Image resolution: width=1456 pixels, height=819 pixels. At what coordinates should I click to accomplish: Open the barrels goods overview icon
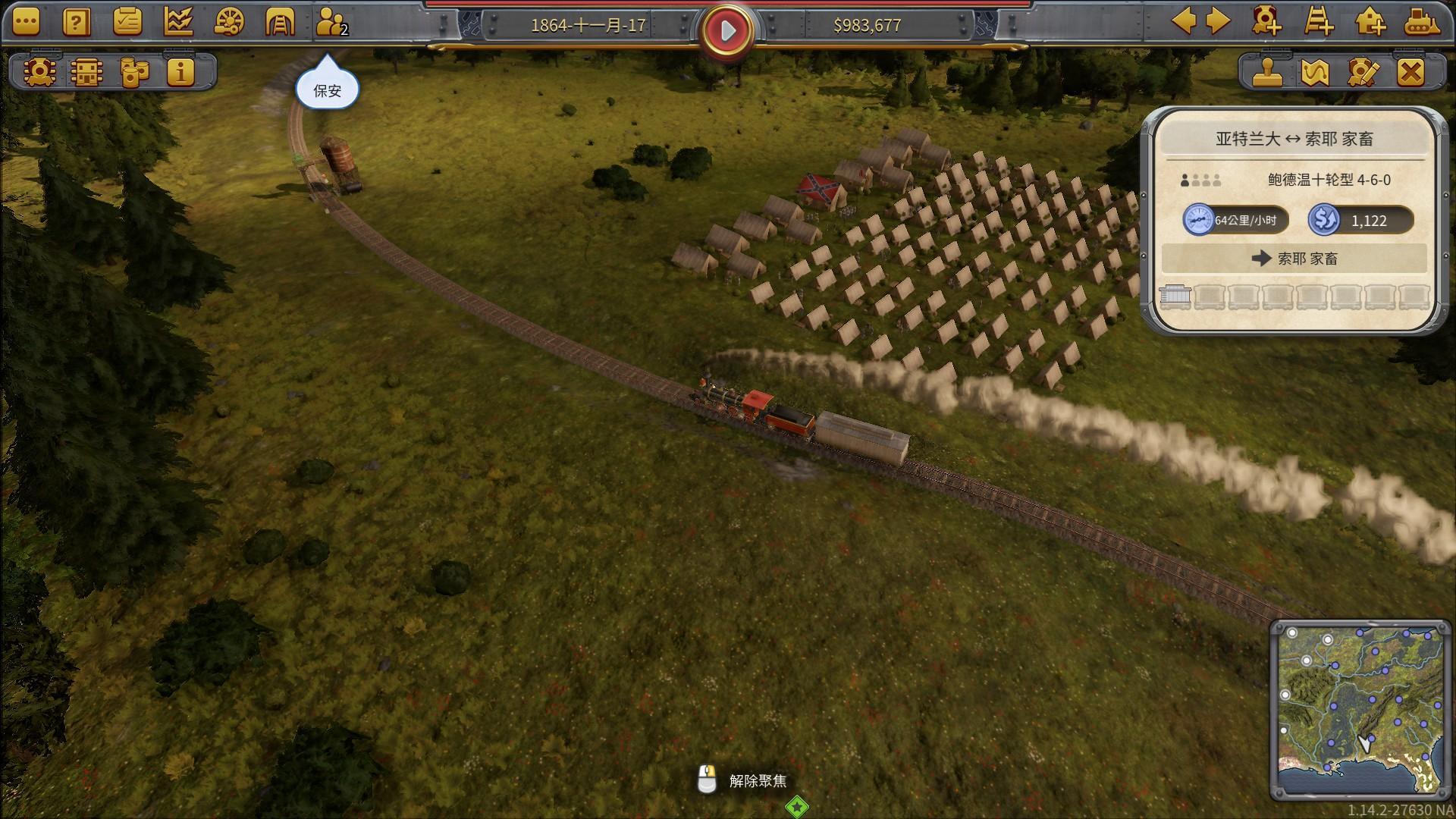(x=134, y=72)
